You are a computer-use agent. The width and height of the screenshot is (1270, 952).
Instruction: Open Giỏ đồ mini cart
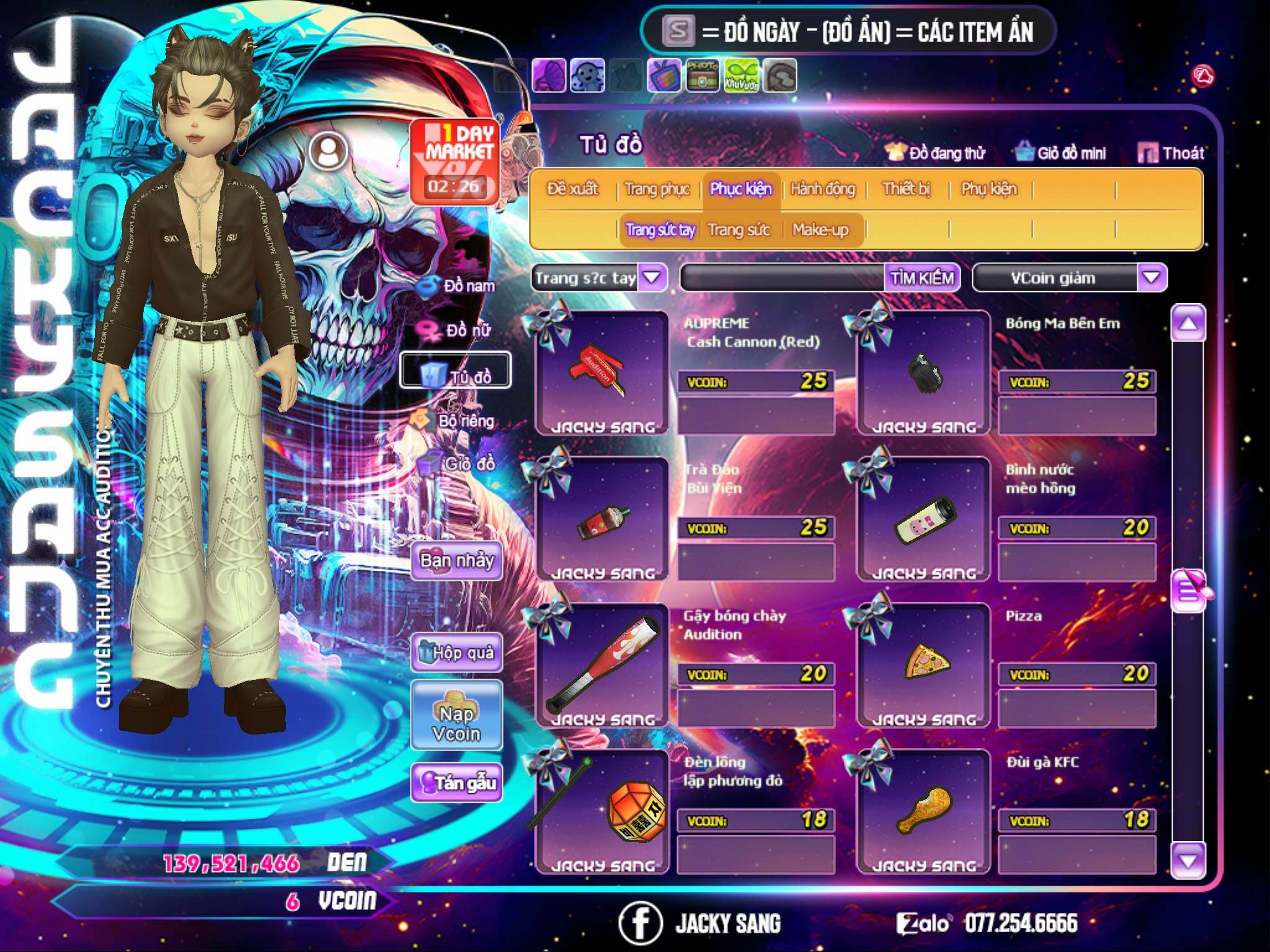click(x=1062, y=153)
